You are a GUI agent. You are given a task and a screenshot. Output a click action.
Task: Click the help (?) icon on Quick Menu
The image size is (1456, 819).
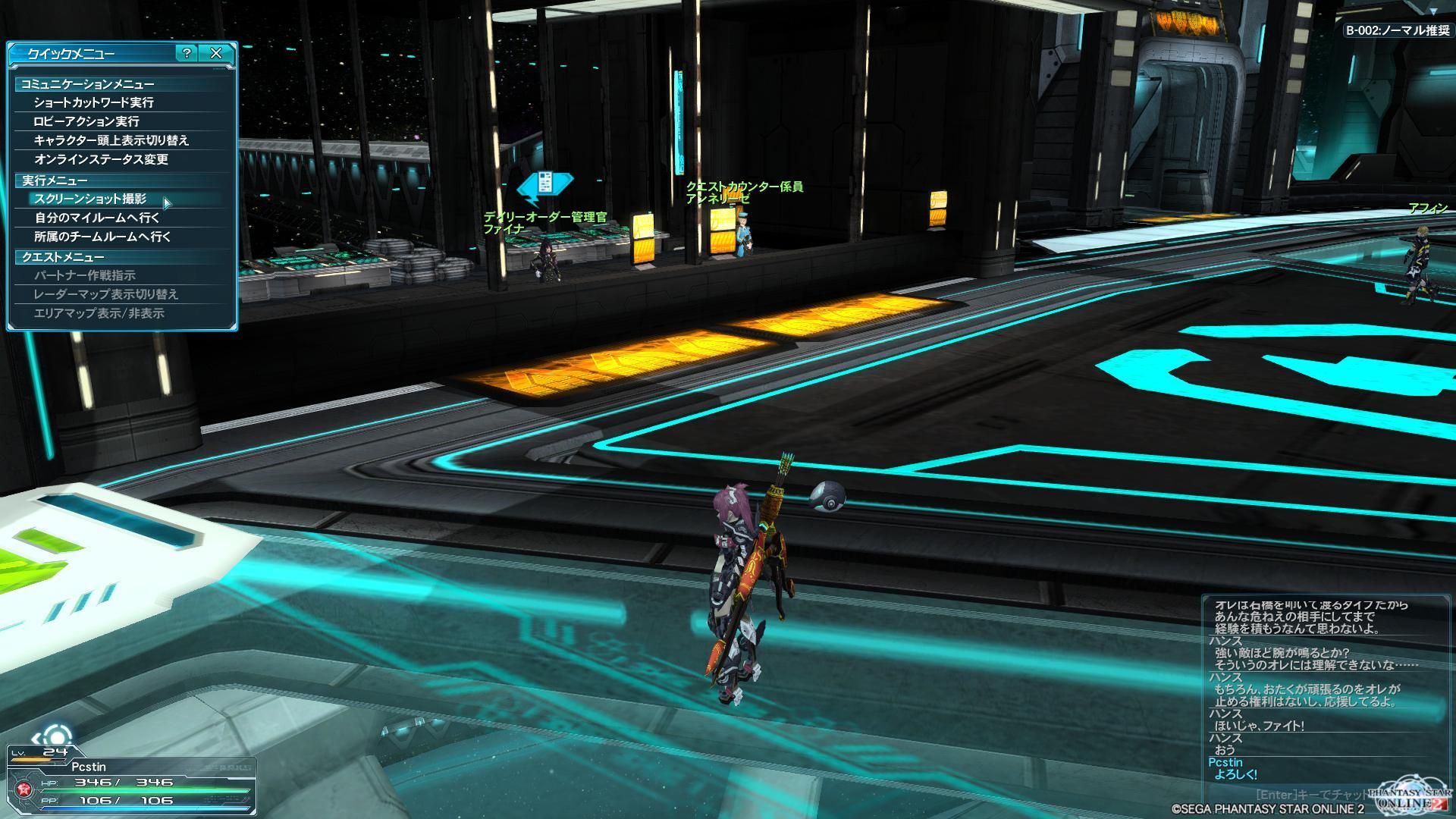point(185,54)
